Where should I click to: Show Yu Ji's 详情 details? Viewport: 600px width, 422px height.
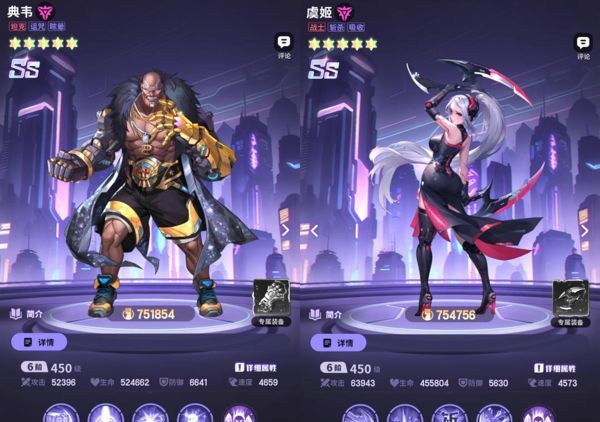[338, 342]
